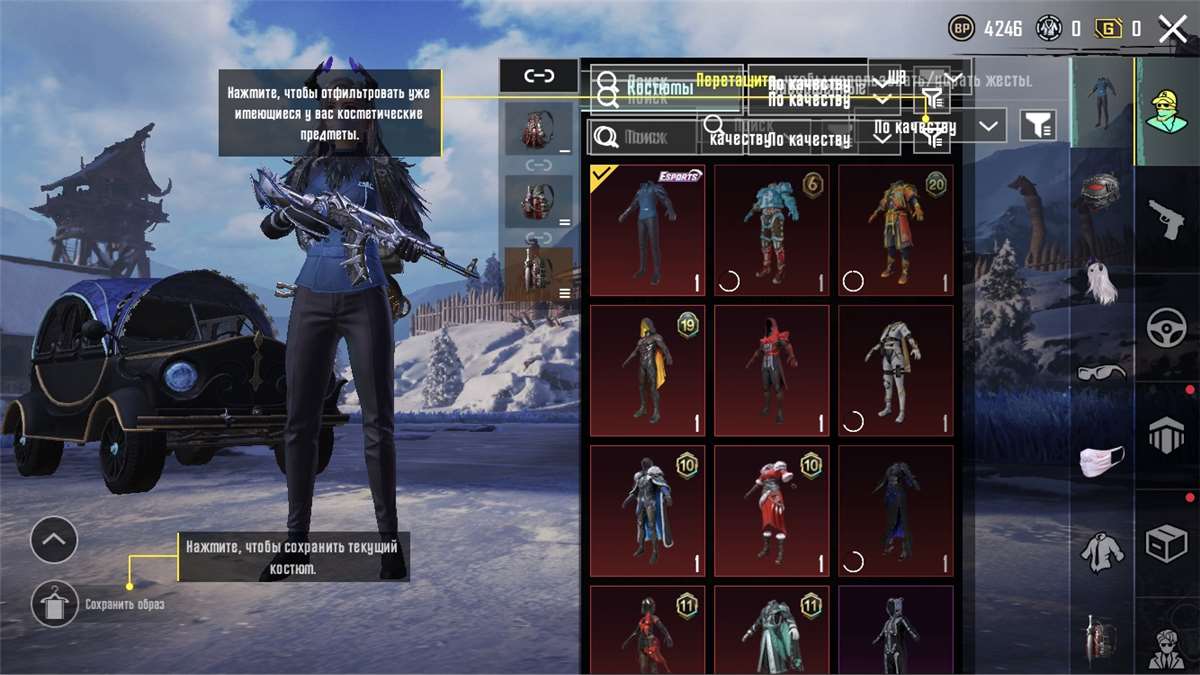Select the sunglasses slot category
This screenshot has width=1200, height=675.
click(x=1102, y=373)
